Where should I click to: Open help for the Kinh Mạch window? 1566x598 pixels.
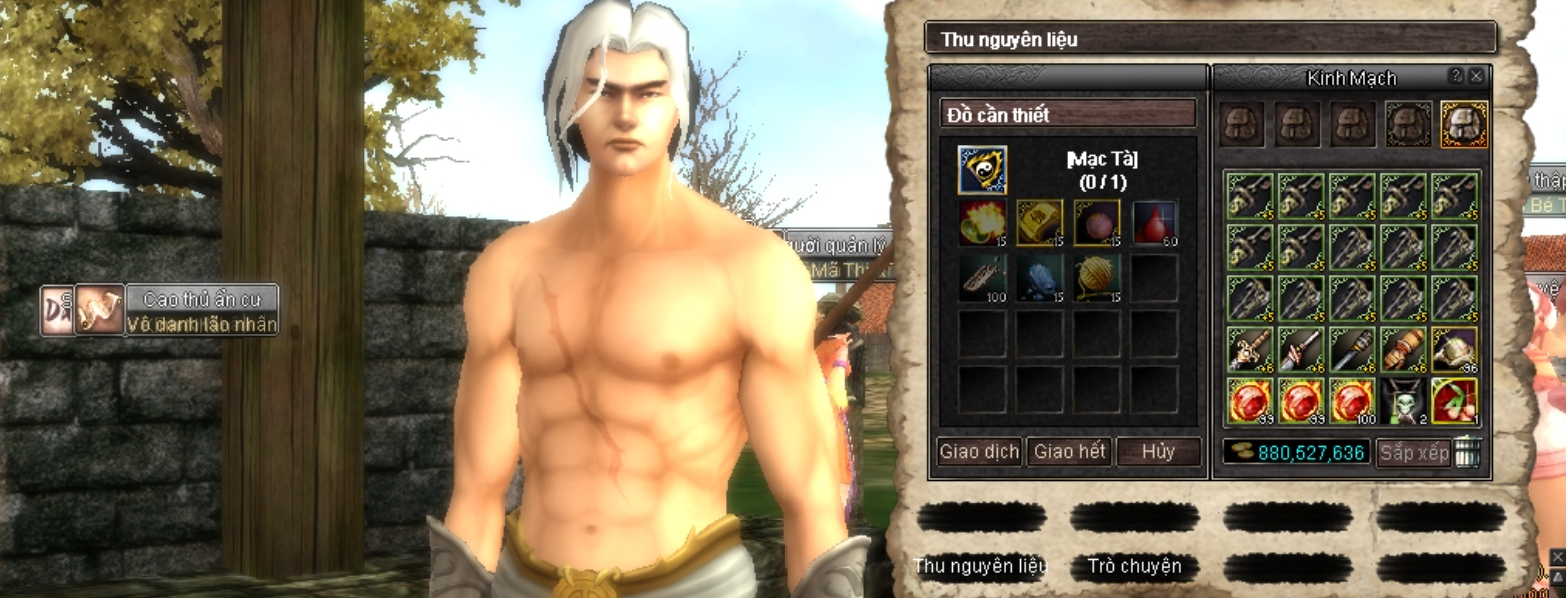tap(1456, 76)
